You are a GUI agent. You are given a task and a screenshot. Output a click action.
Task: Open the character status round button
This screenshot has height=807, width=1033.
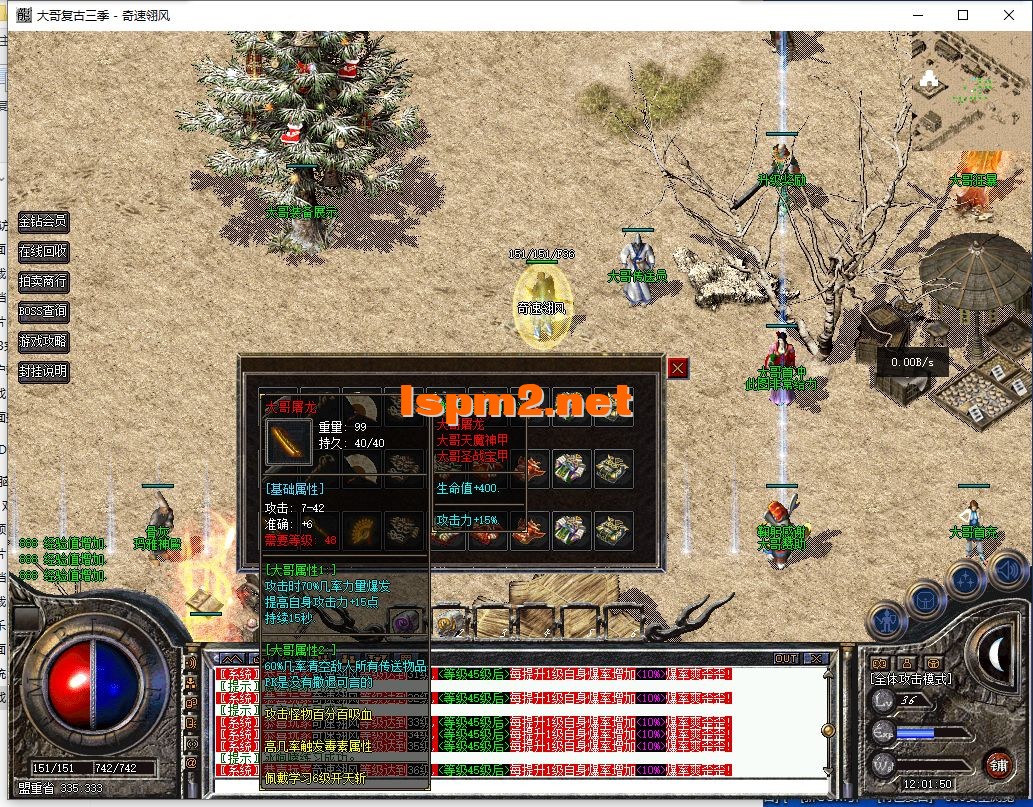(x=886, y=621)
